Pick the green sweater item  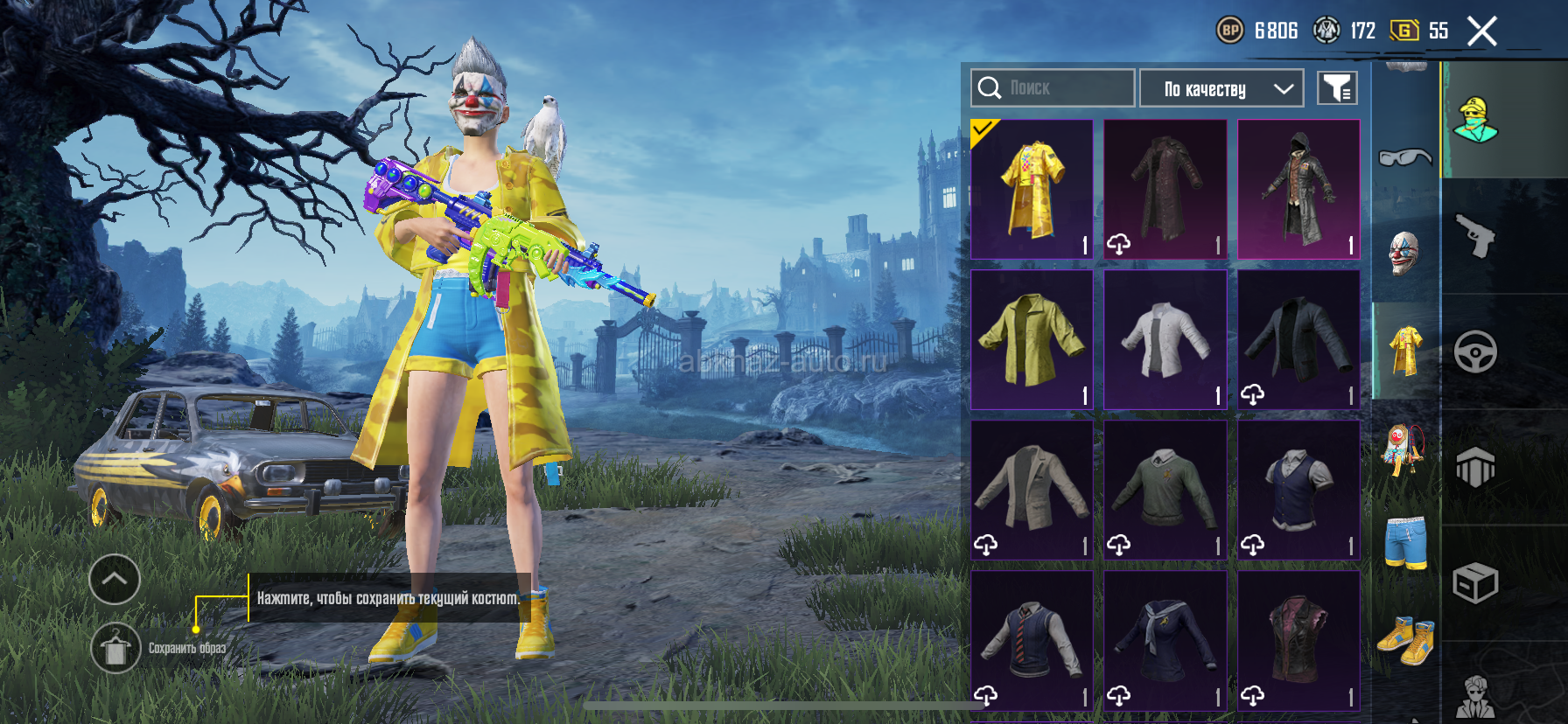(x=1165, y=490)
